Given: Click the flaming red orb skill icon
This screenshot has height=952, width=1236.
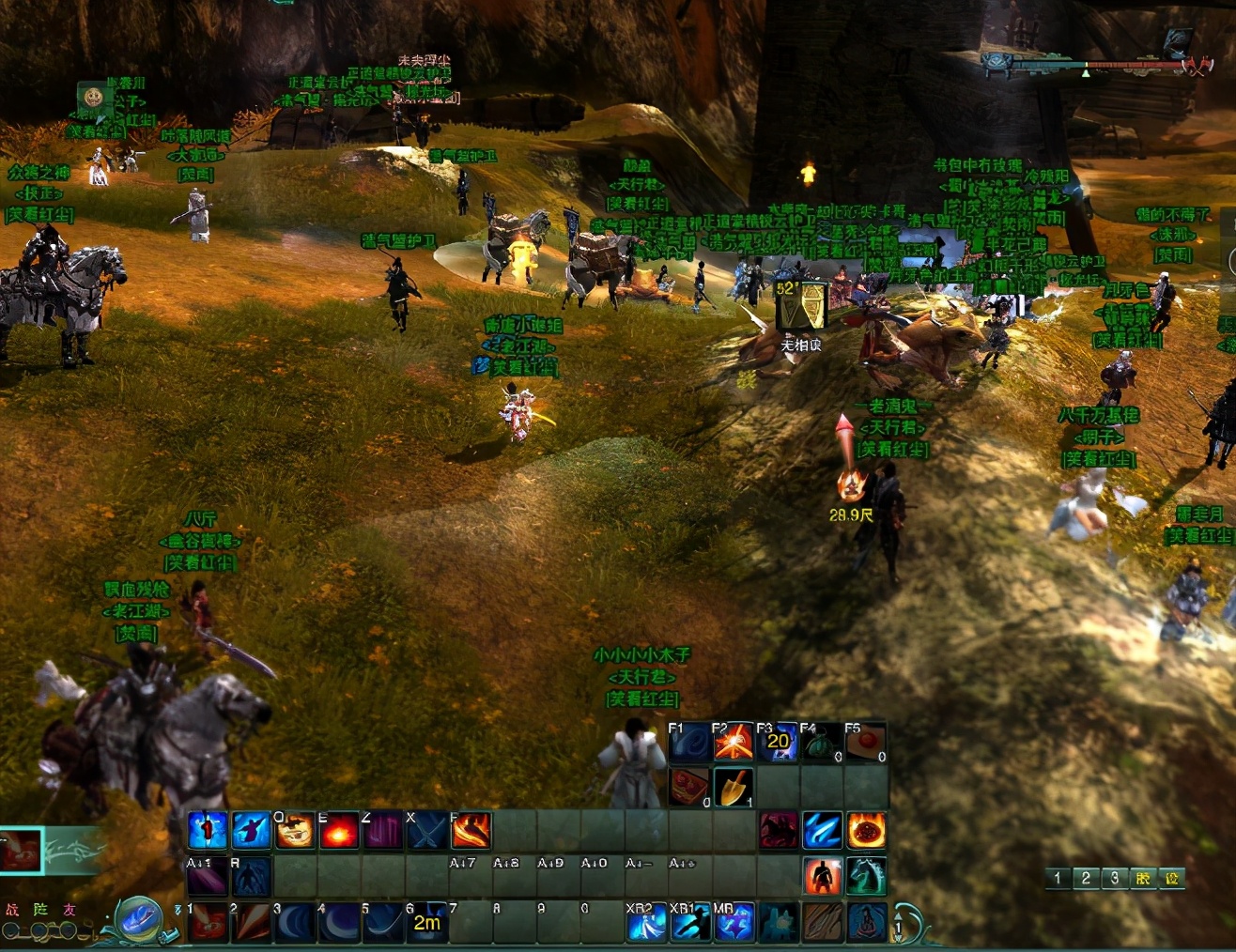Looking at the screenshot, I should pos(866,831).
